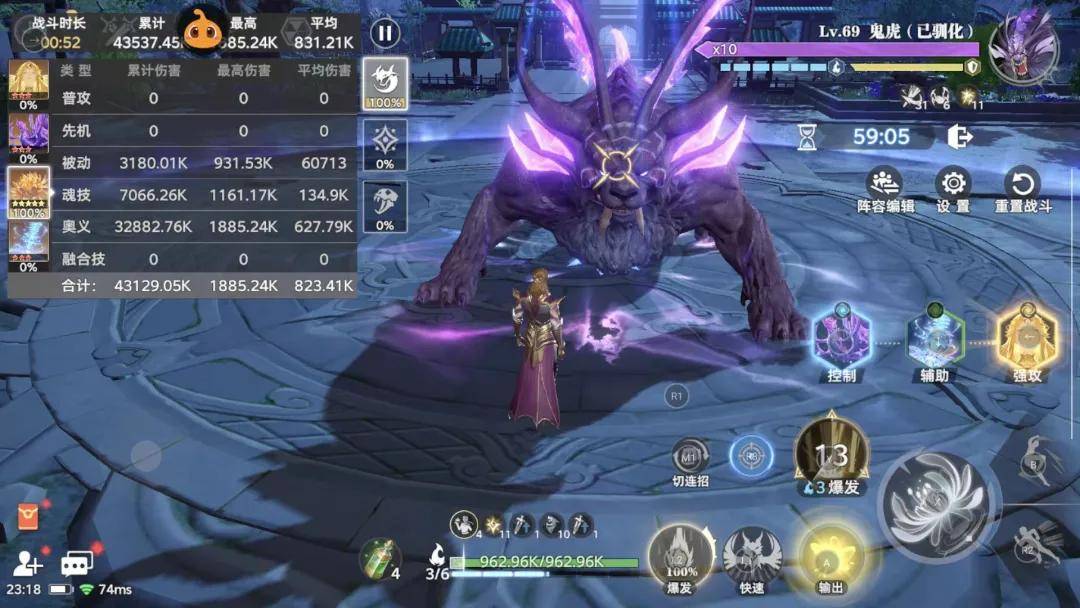
Task: Select the 强攻 assault hexagon skill
Action: [1027, 339]
